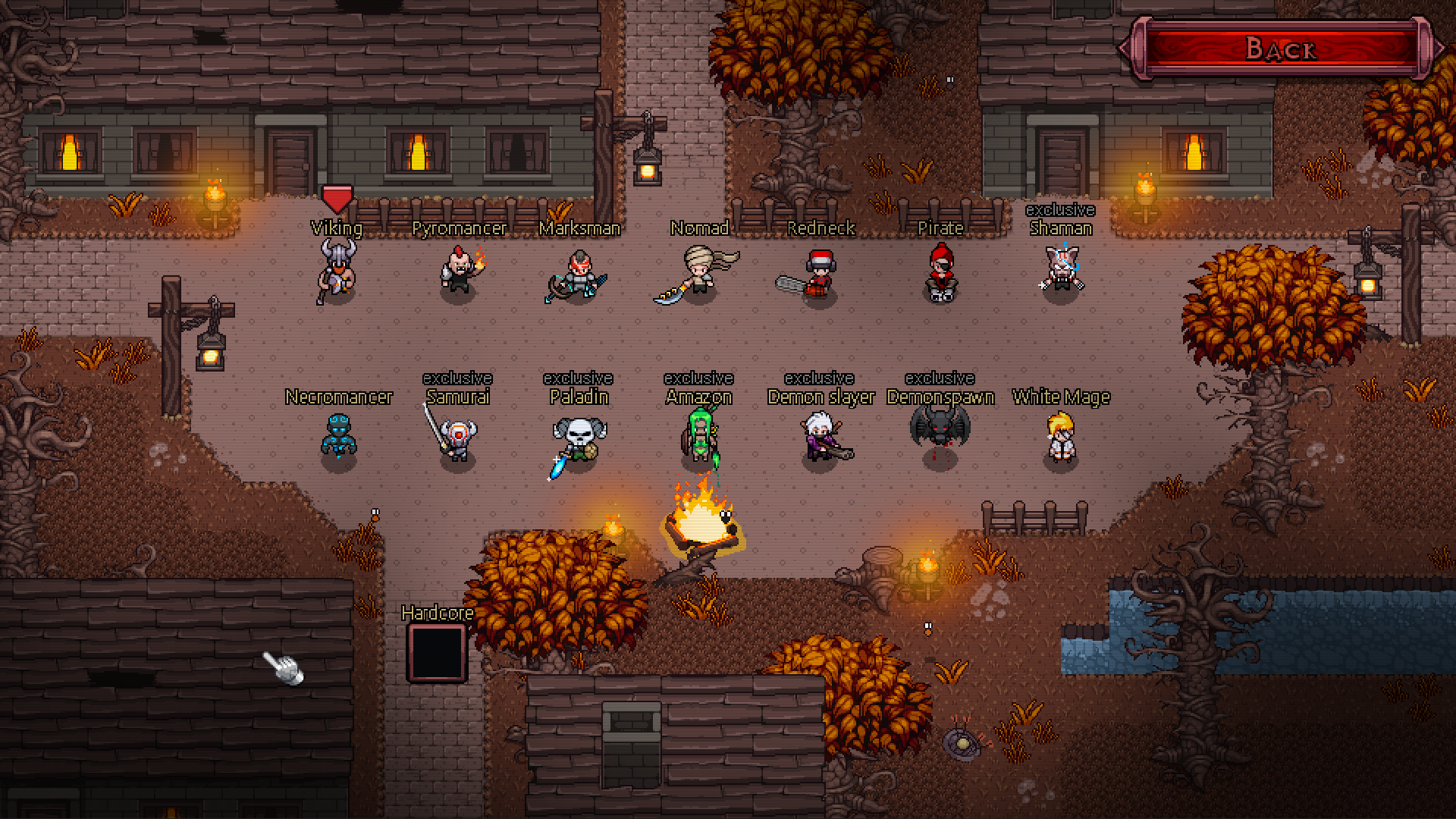
Task: Choose the Redneck with chainsaw
Action: pos(817,275)
